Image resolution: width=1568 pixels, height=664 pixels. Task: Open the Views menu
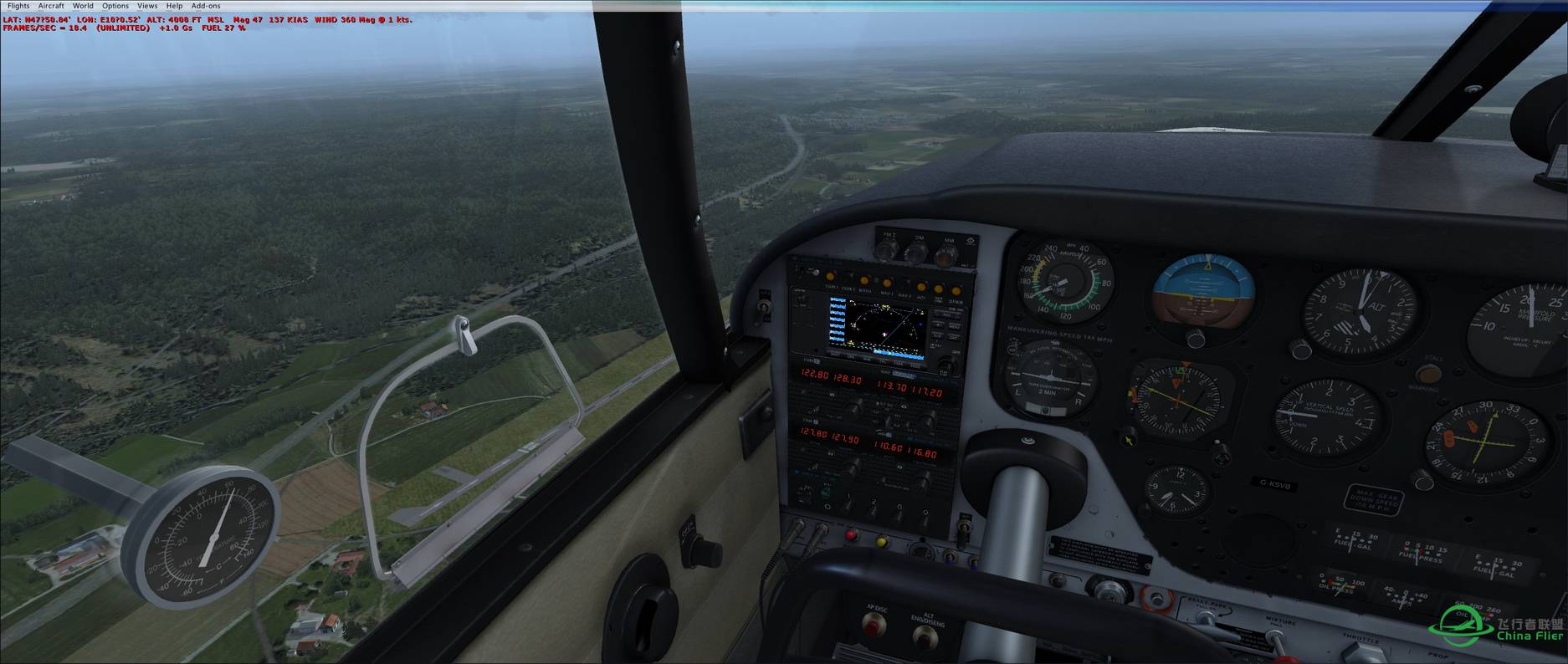(147, 6)
